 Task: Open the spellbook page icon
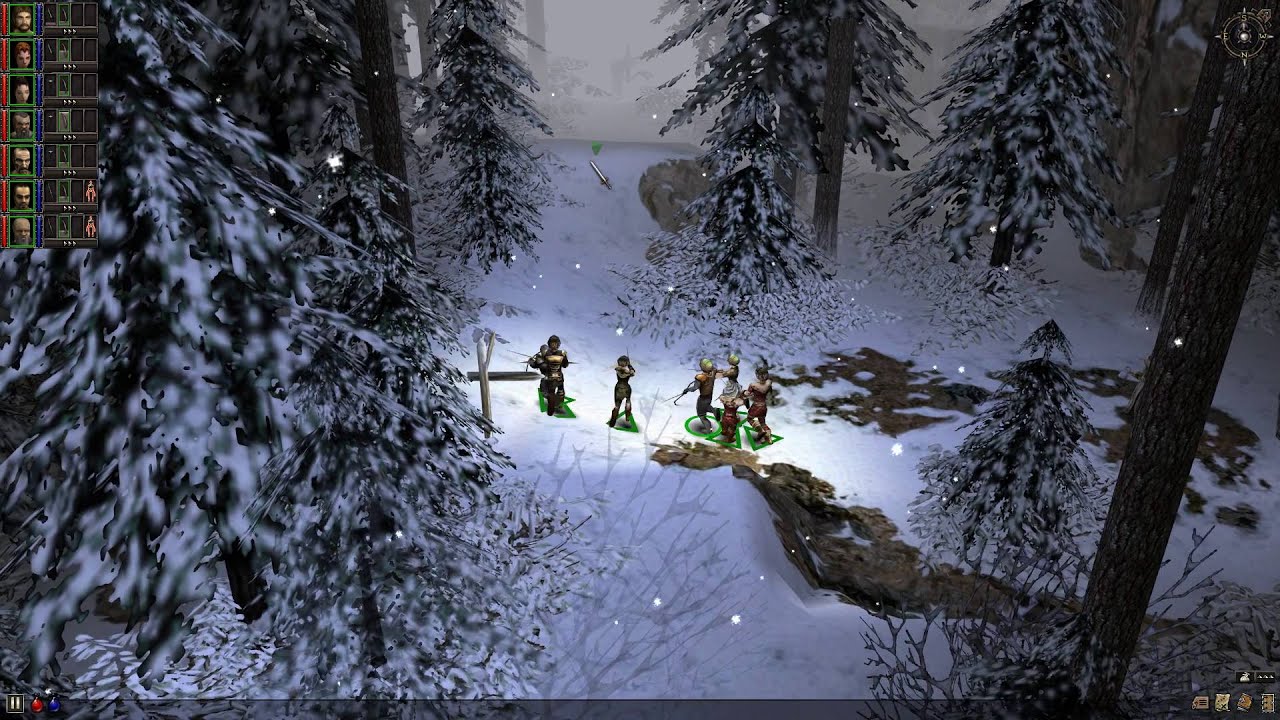coord(1268,703)
